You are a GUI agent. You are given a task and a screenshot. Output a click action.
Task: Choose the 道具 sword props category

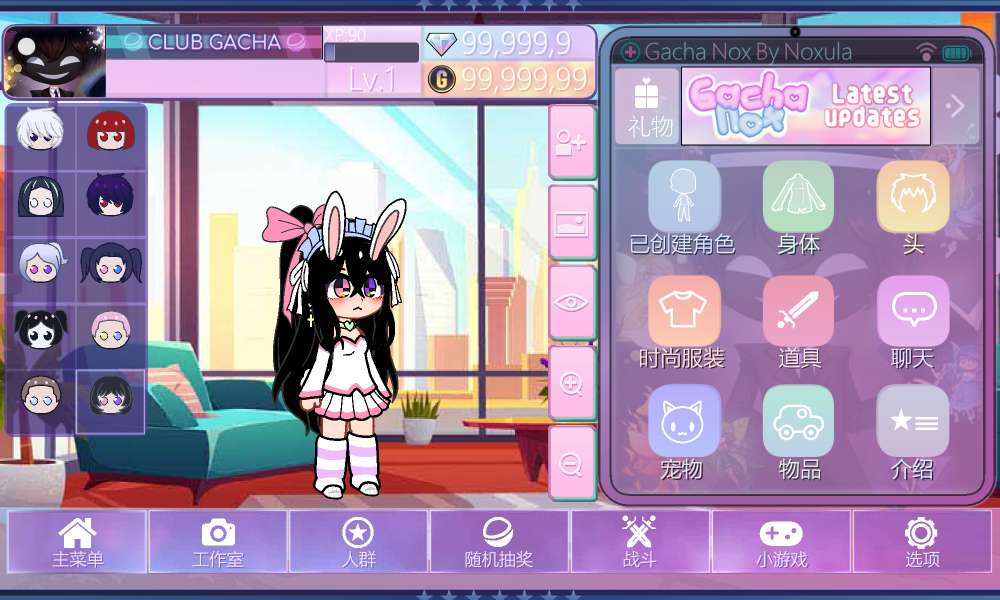(798, 312)
